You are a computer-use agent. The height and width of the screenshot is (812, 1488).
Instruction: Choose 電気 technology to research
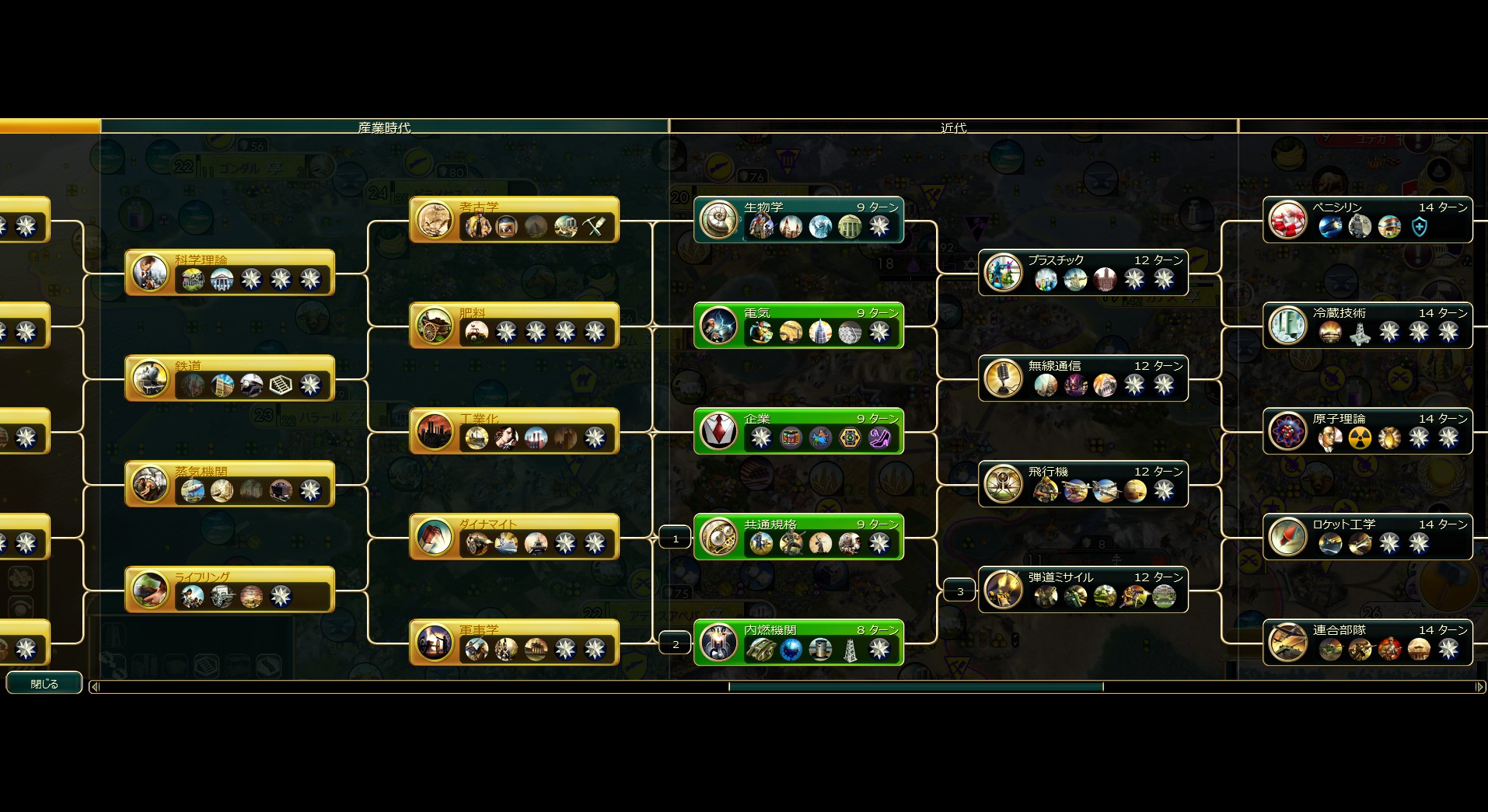tap(798, 325)
